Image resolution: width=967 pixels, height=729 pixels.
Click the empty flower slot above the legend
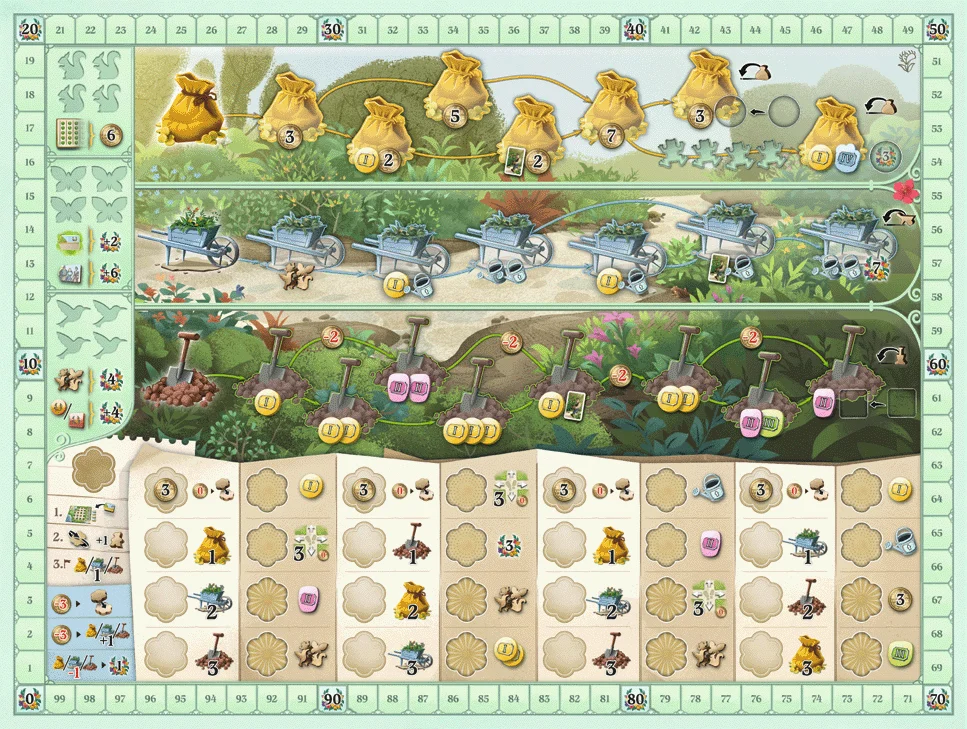point(88,467)
